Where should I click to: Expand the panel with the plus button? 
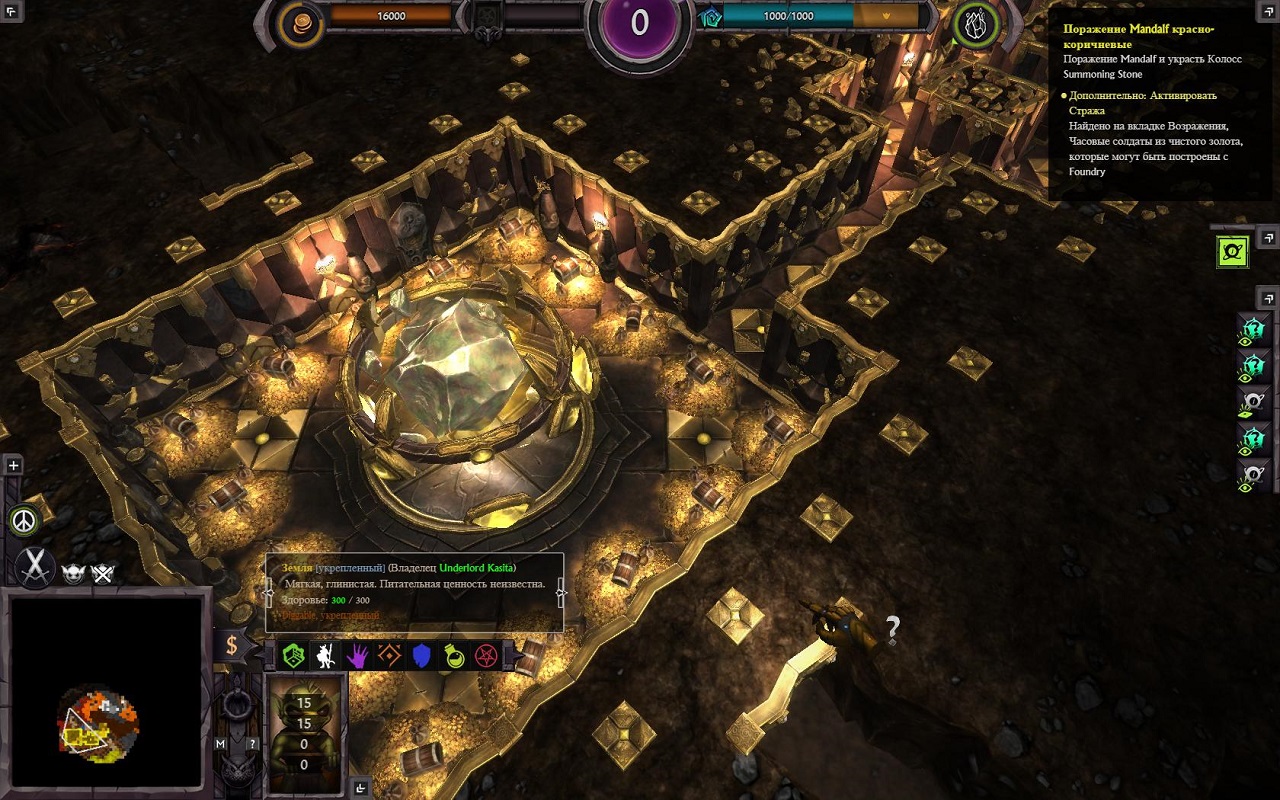click(x=13, y=465)
